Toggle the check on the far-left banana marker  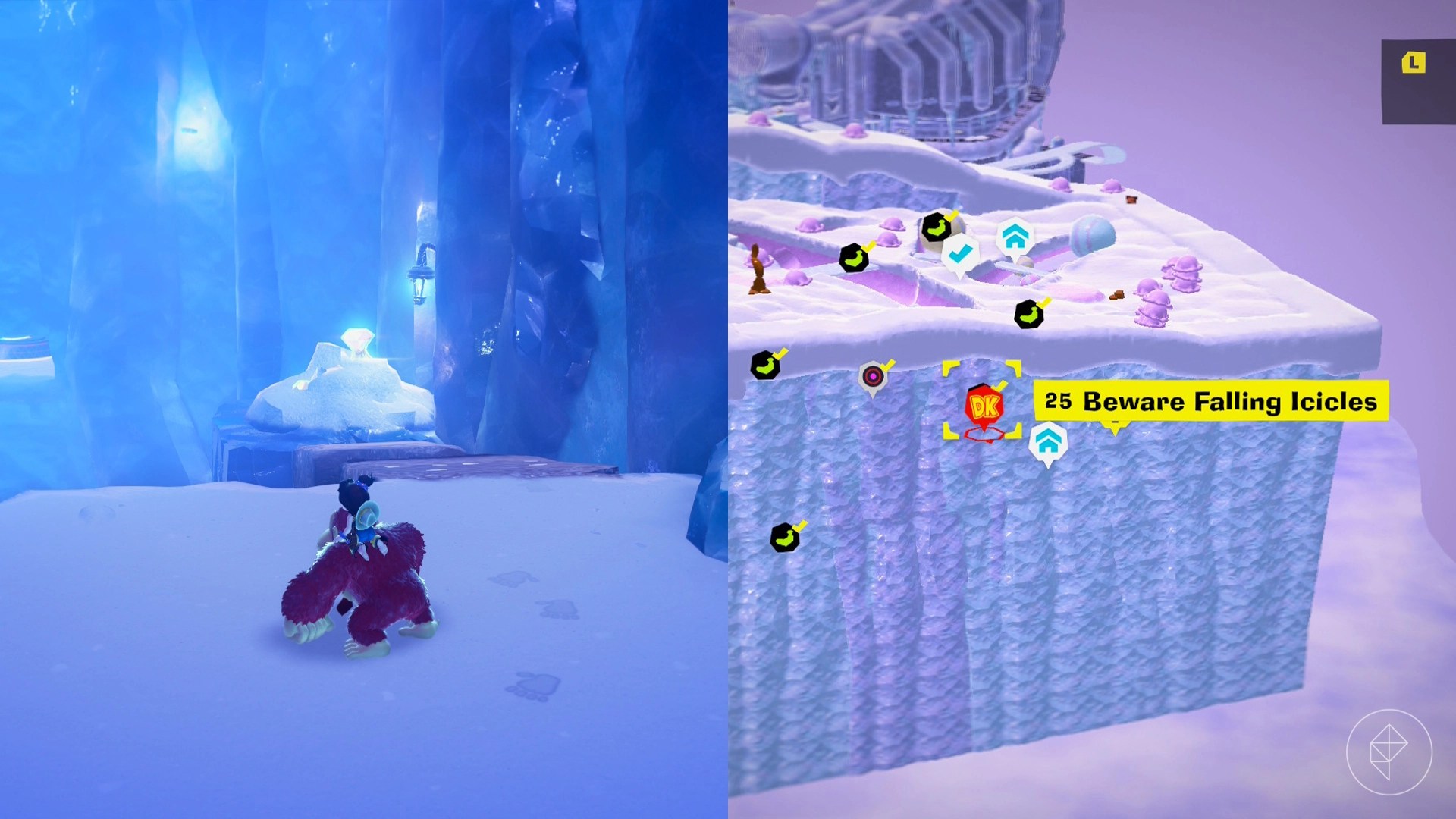(780, 353)
